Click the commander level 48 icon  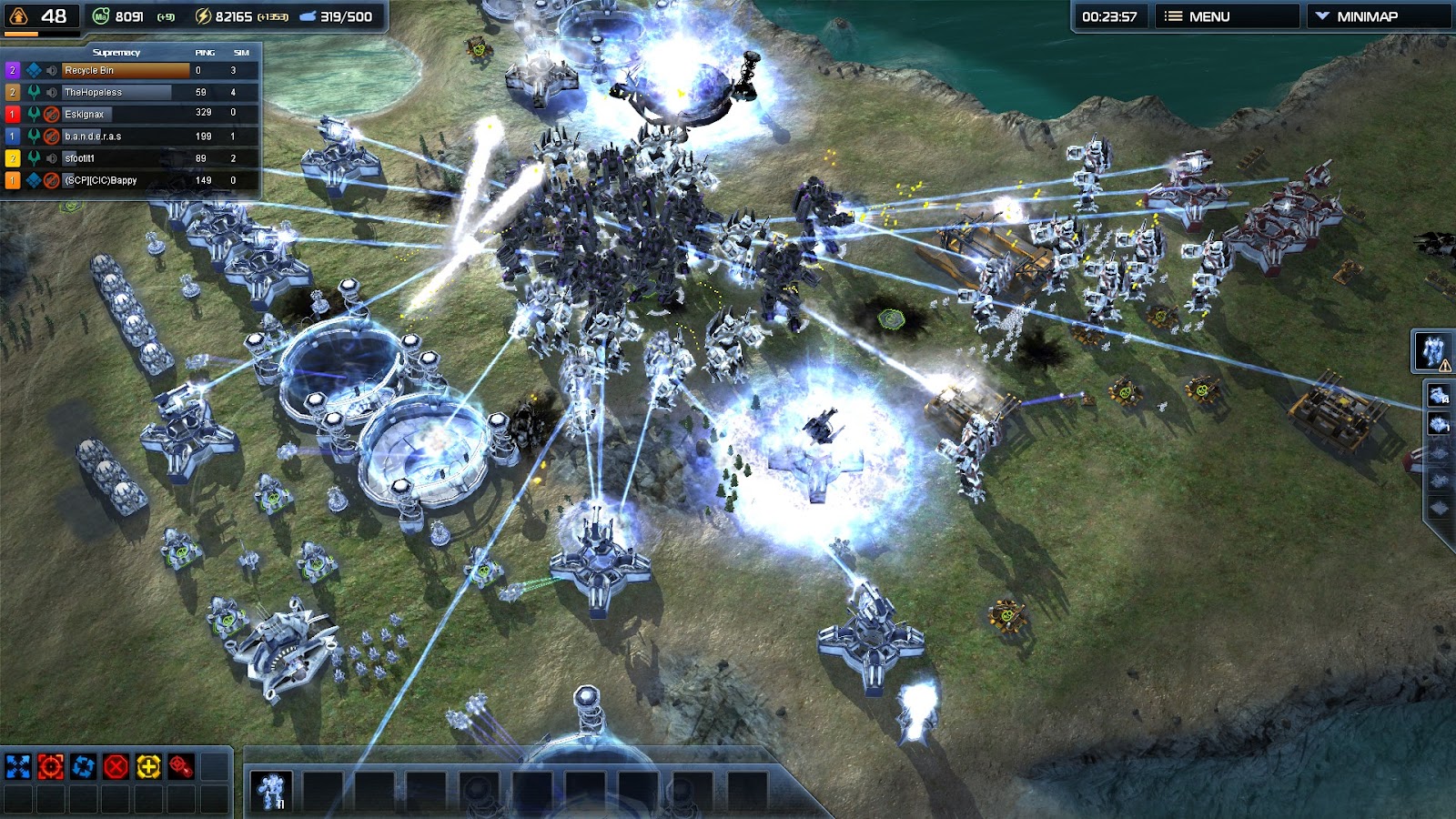tap(18, 16)
